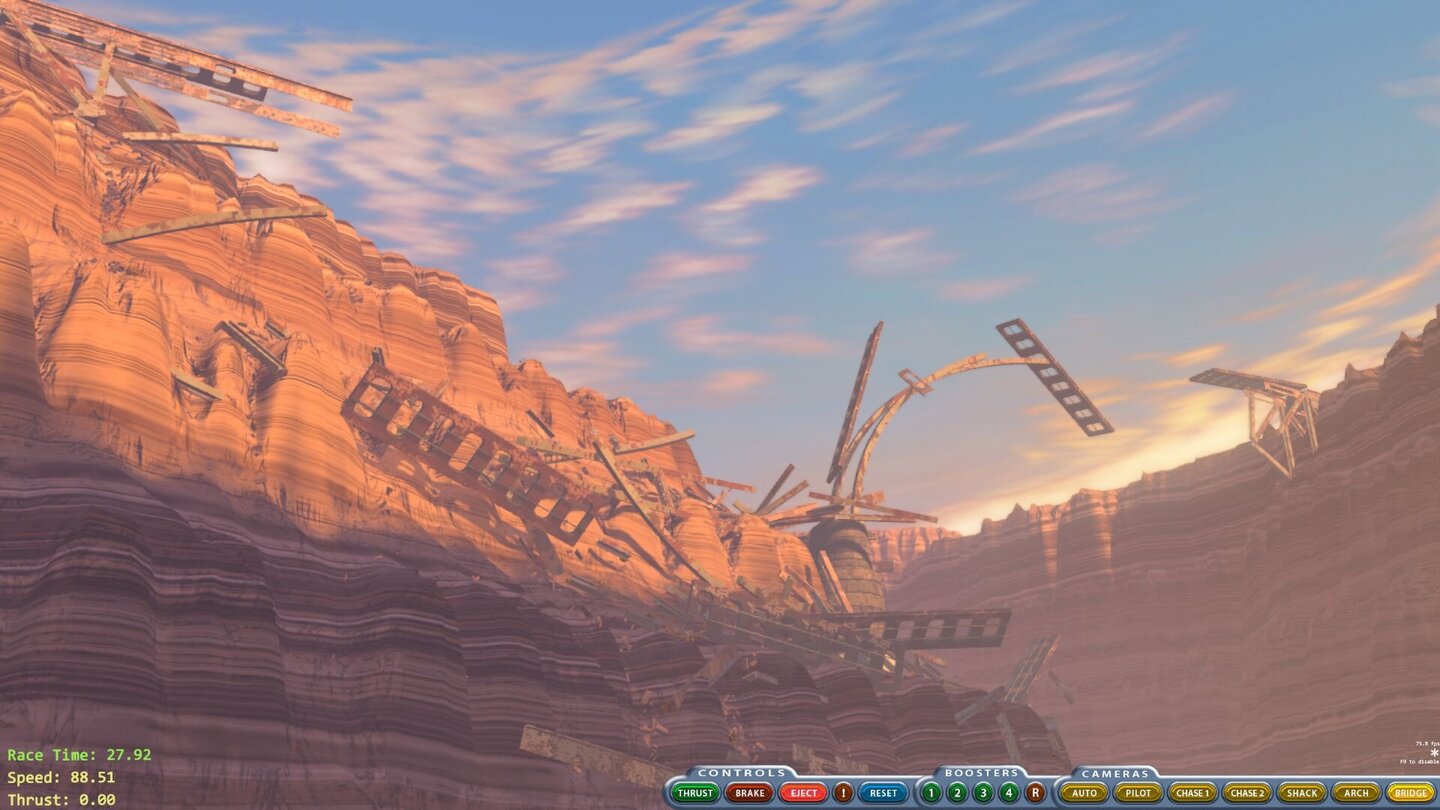Switch to CHASE 2 camera
The width and height of the screenshot is (1440, 810).
point(1249,792)
